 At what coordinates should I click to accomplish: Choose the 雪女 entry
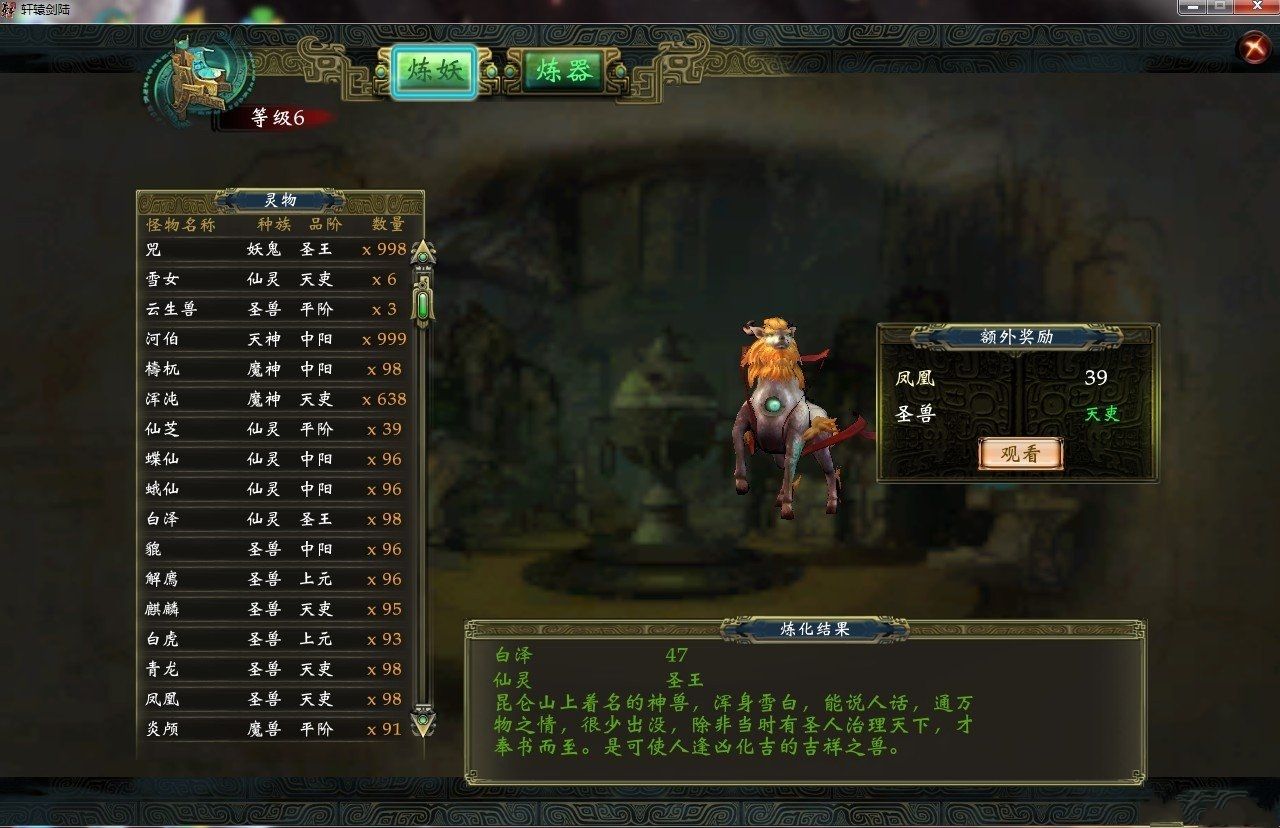(275, 279)
